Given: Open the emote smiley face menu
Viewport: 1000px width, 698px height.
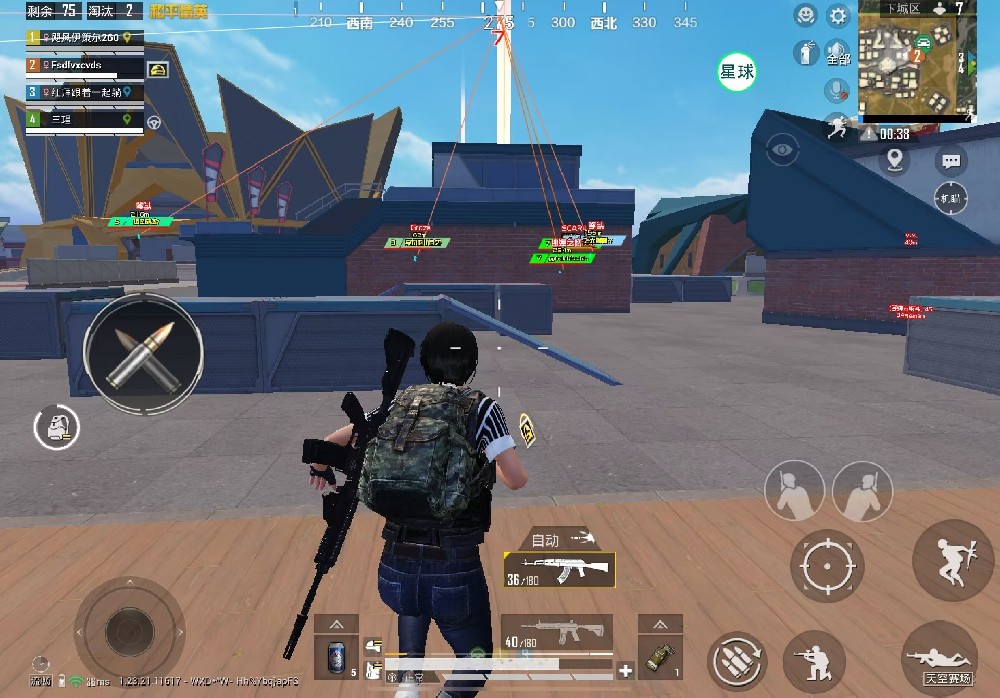Looking at the screenshot, I should click(805, 15).
